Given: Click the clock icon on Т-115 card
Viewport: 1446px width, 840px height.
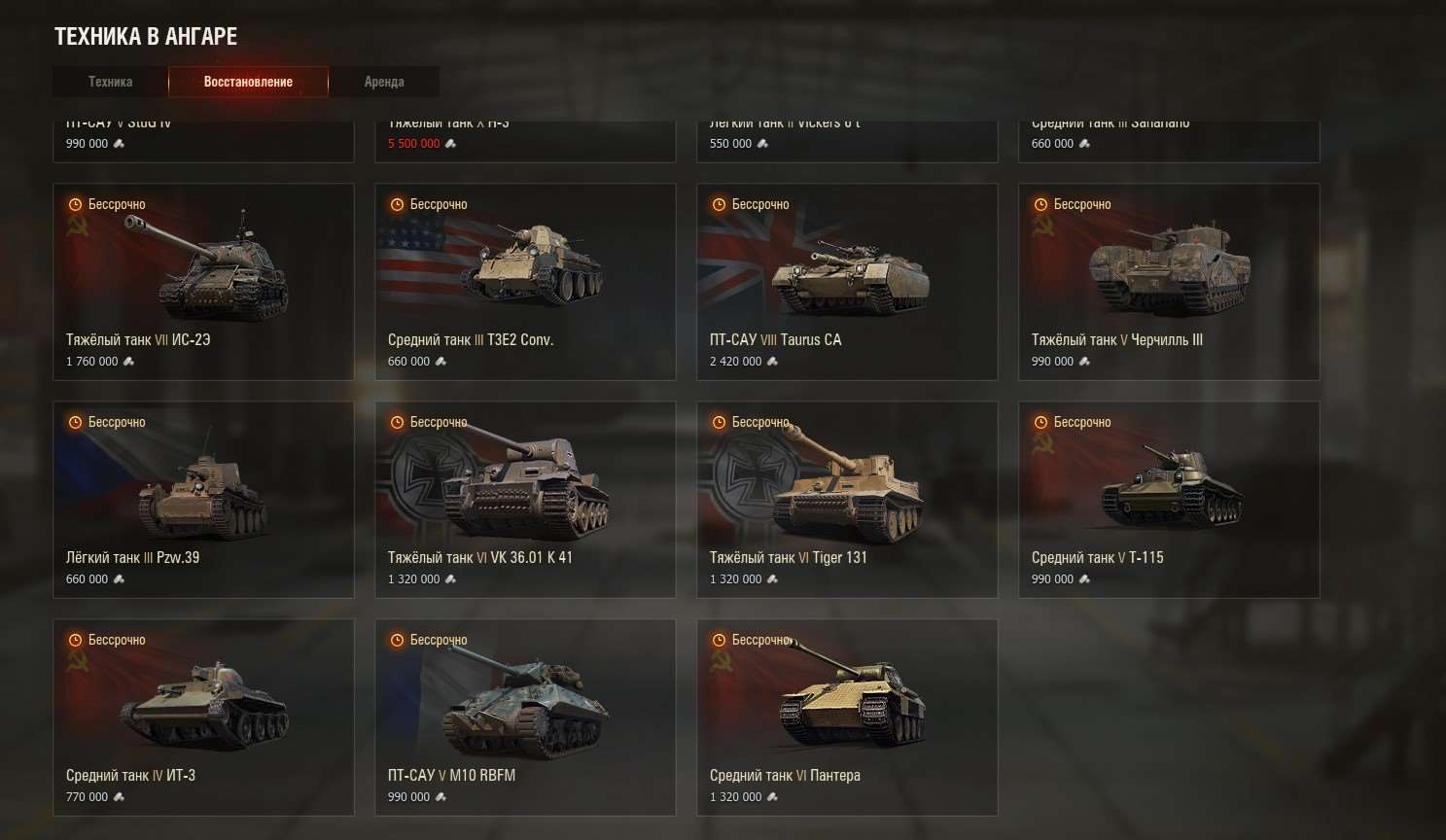Looking at the screenshot, I should [x=1040, y=422].
